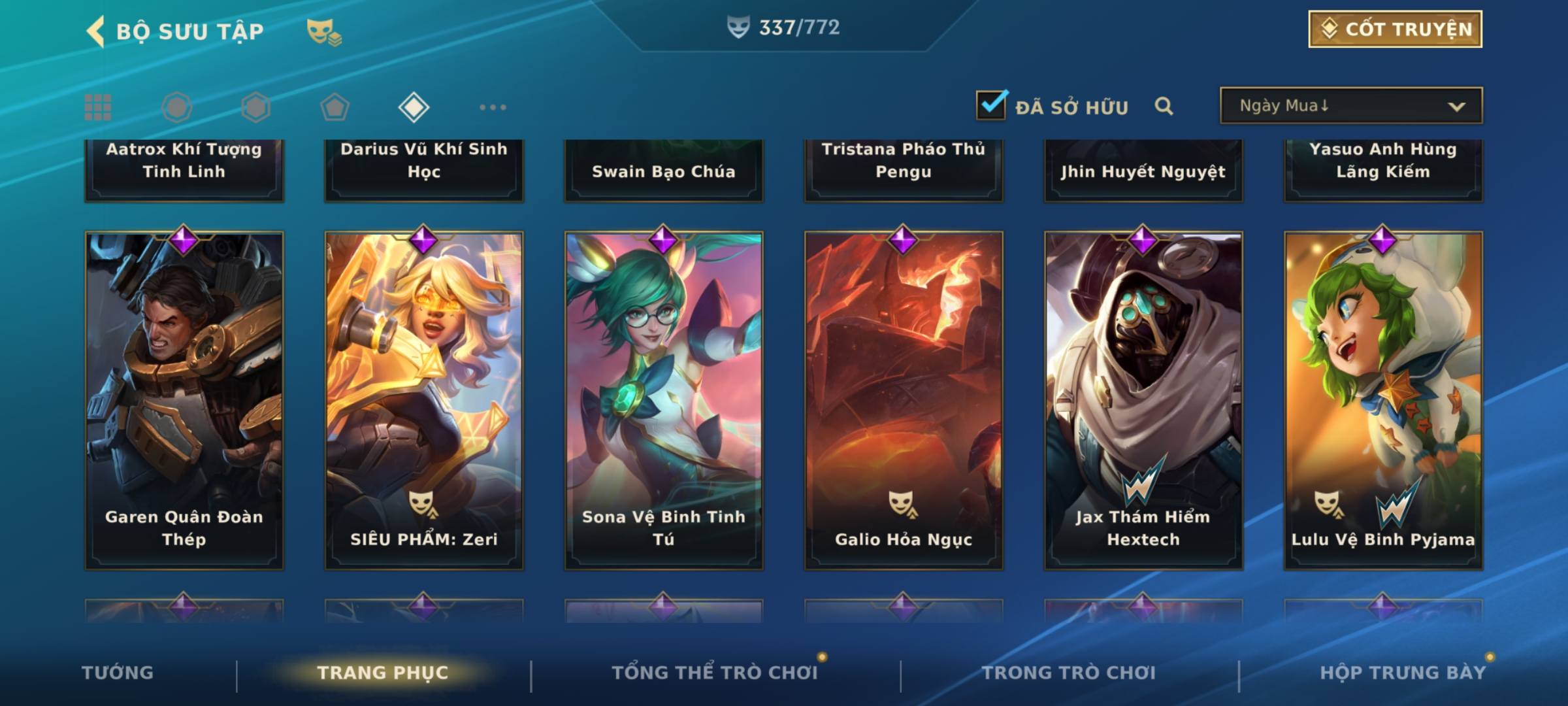Viewport: 1568px width, 706px height.
Task: Select the grid all-skins filter icon
Action: (98, 107)
